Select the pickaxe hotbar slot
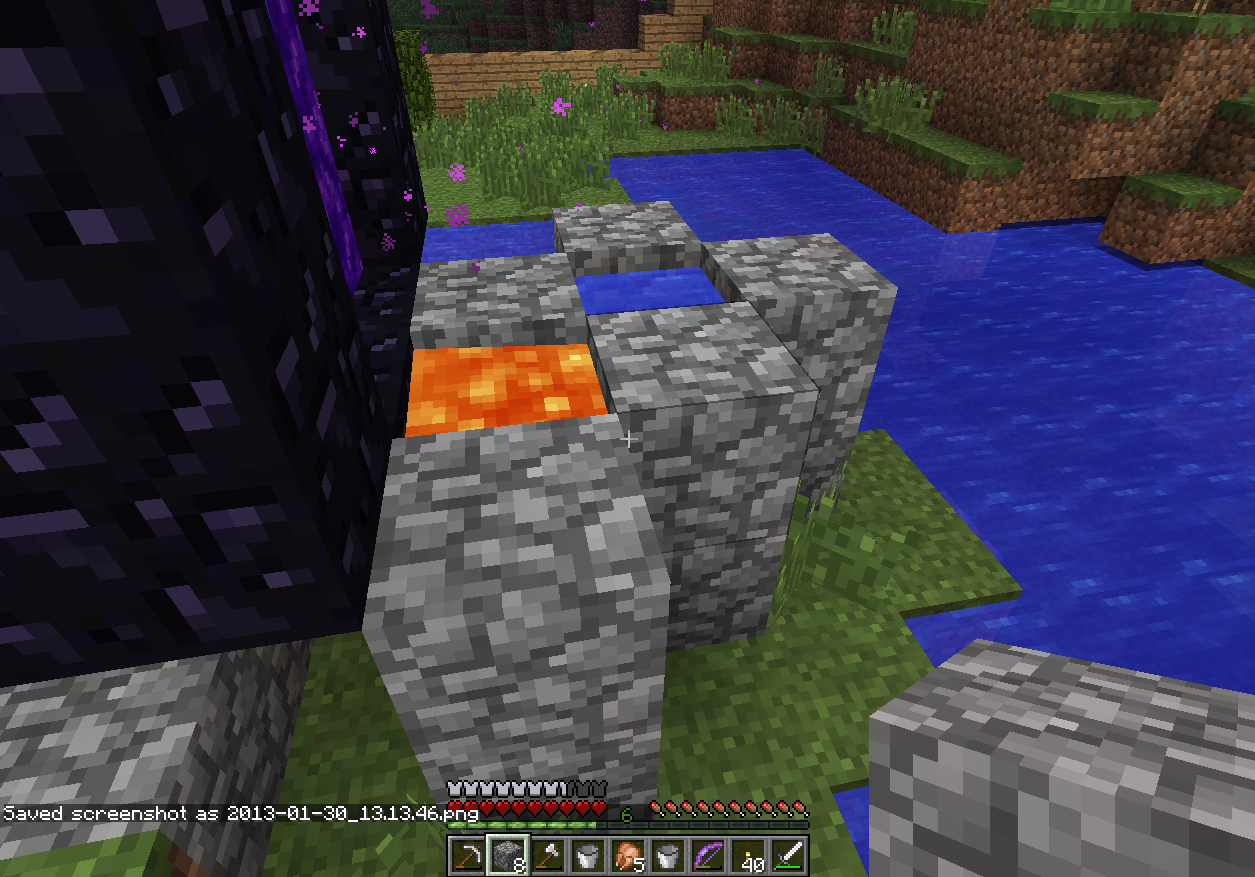1255x877 pixels. tap(467, 856)
